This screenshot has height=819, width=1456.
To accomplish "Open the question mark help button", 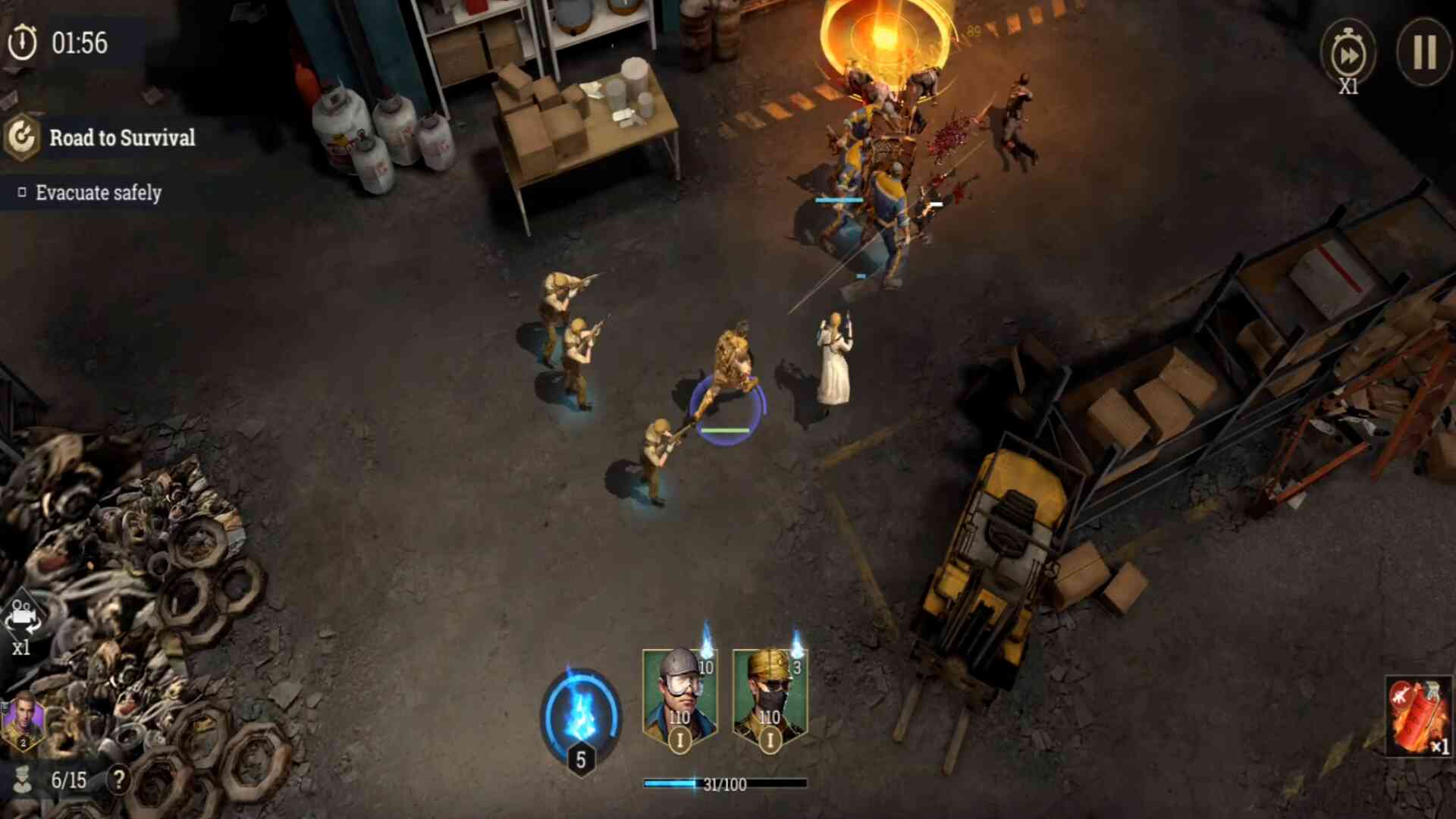I will [x=118, y=779].
